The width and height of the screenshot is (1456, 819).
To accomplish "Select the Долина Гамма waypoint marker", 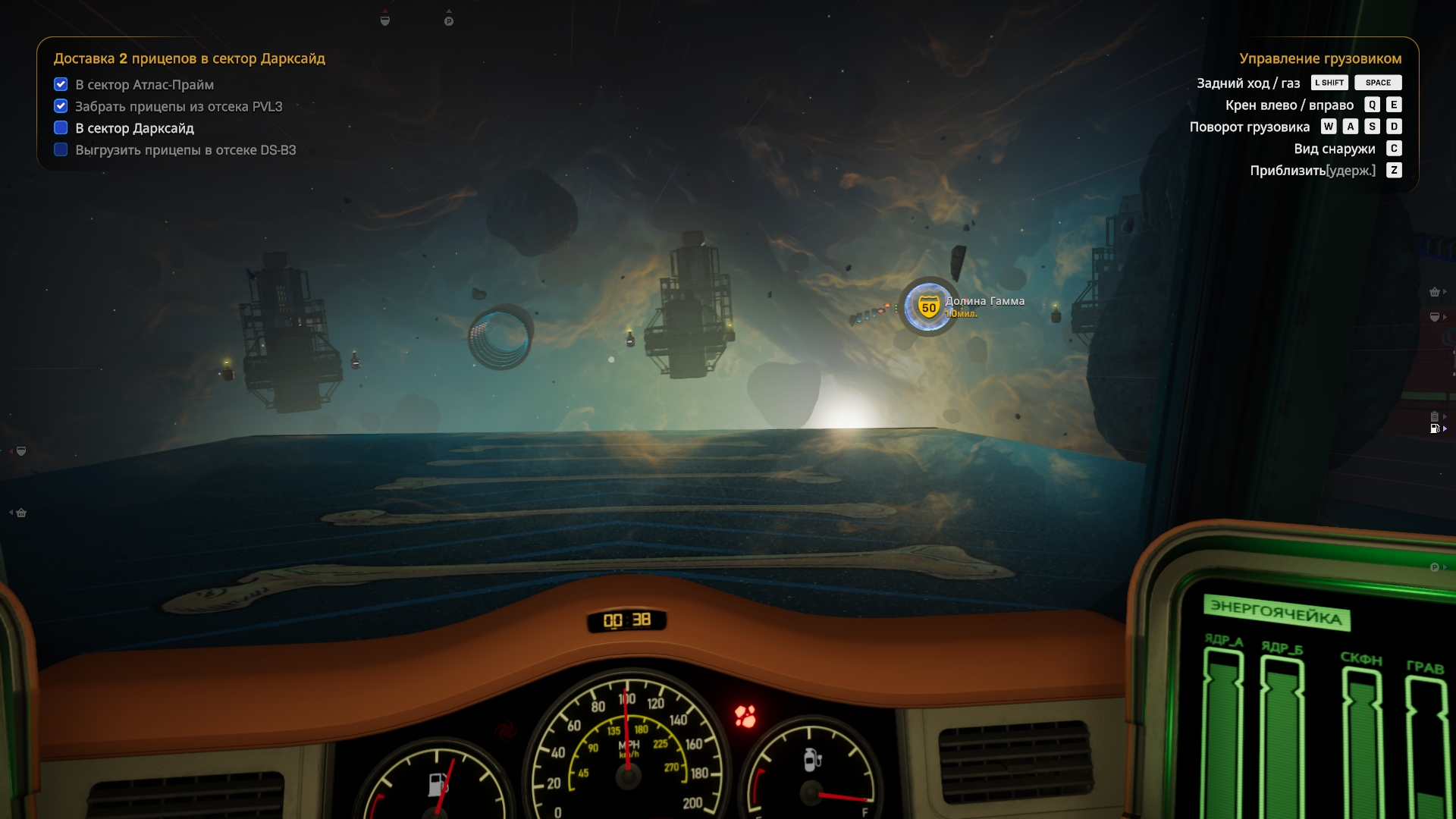I will coord(929,307).
